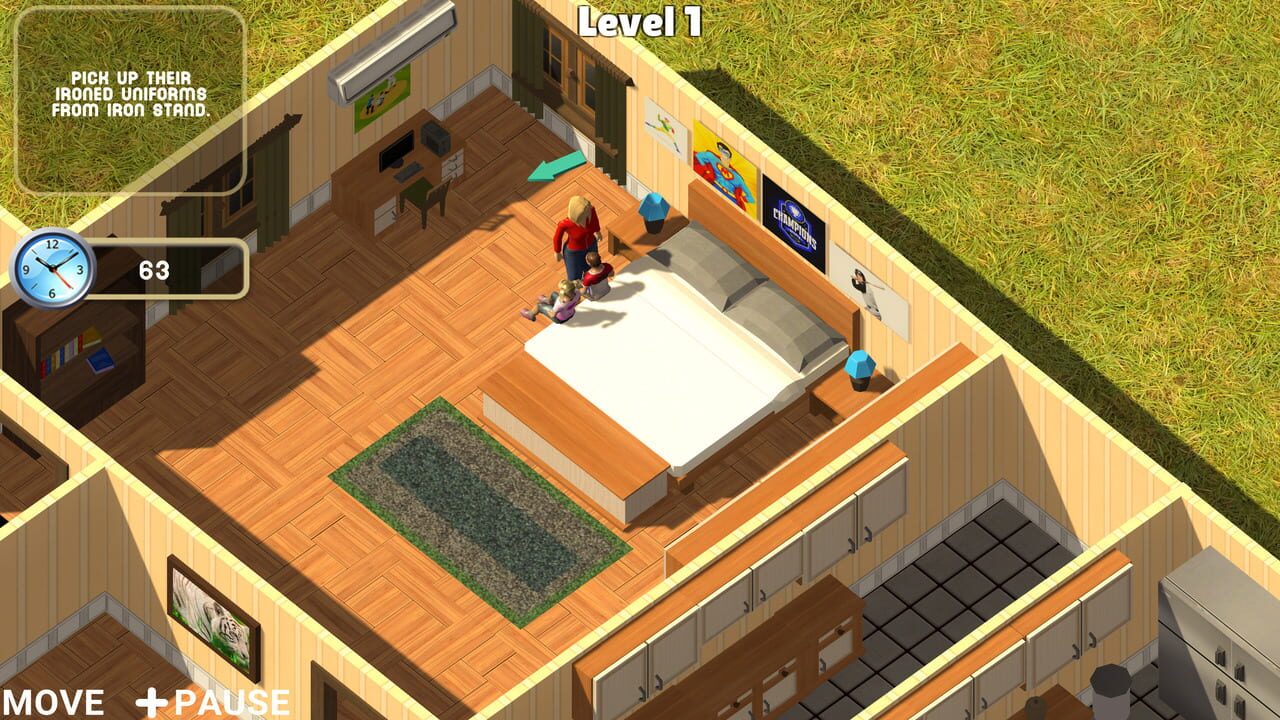Image resolution: width=1280 pixels, height=720 pixels.
Task: Activate the MOVE control
Action: [x=55, y=700]
